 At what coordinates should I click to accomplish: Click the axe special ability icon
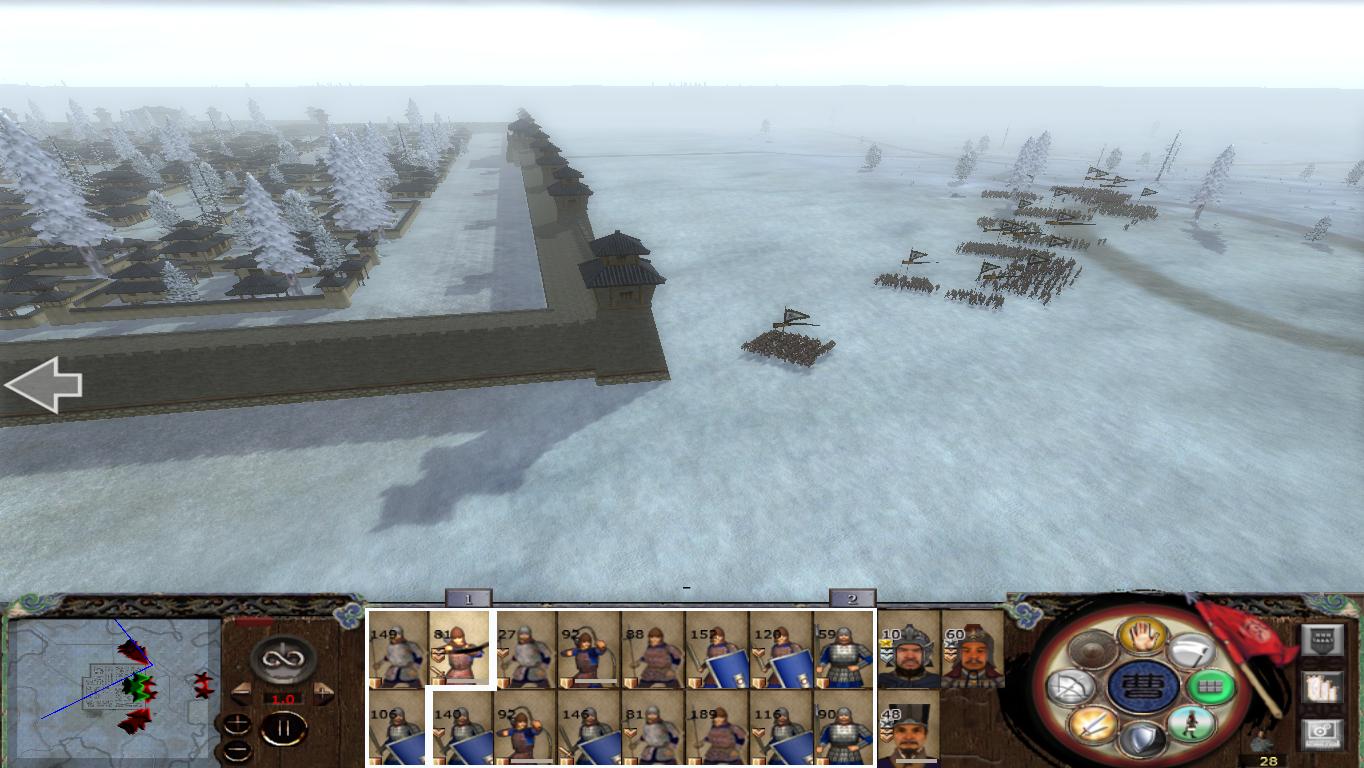[x=1192, y=650]
